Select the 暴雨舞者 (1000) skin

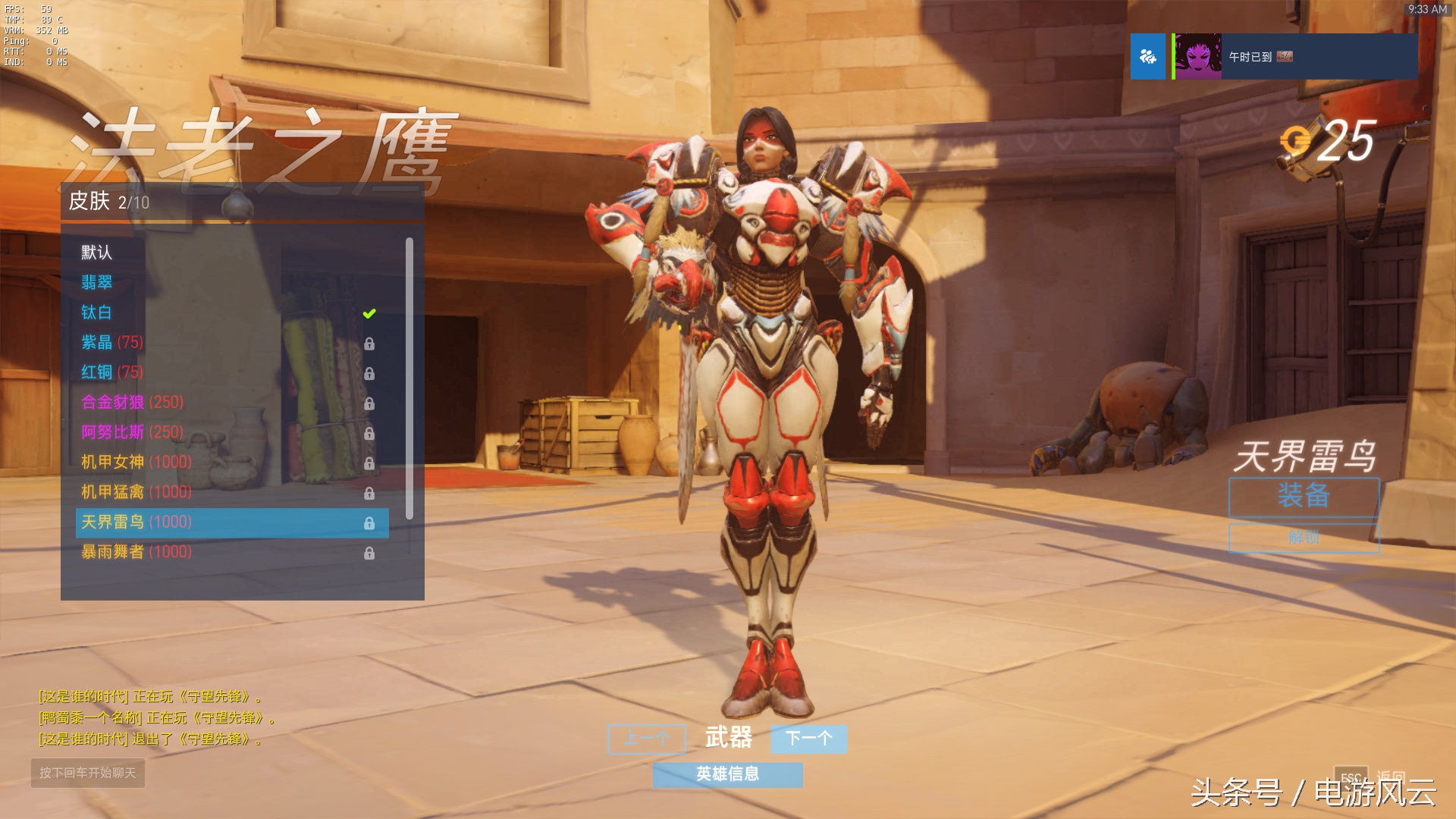pos(136,552)
